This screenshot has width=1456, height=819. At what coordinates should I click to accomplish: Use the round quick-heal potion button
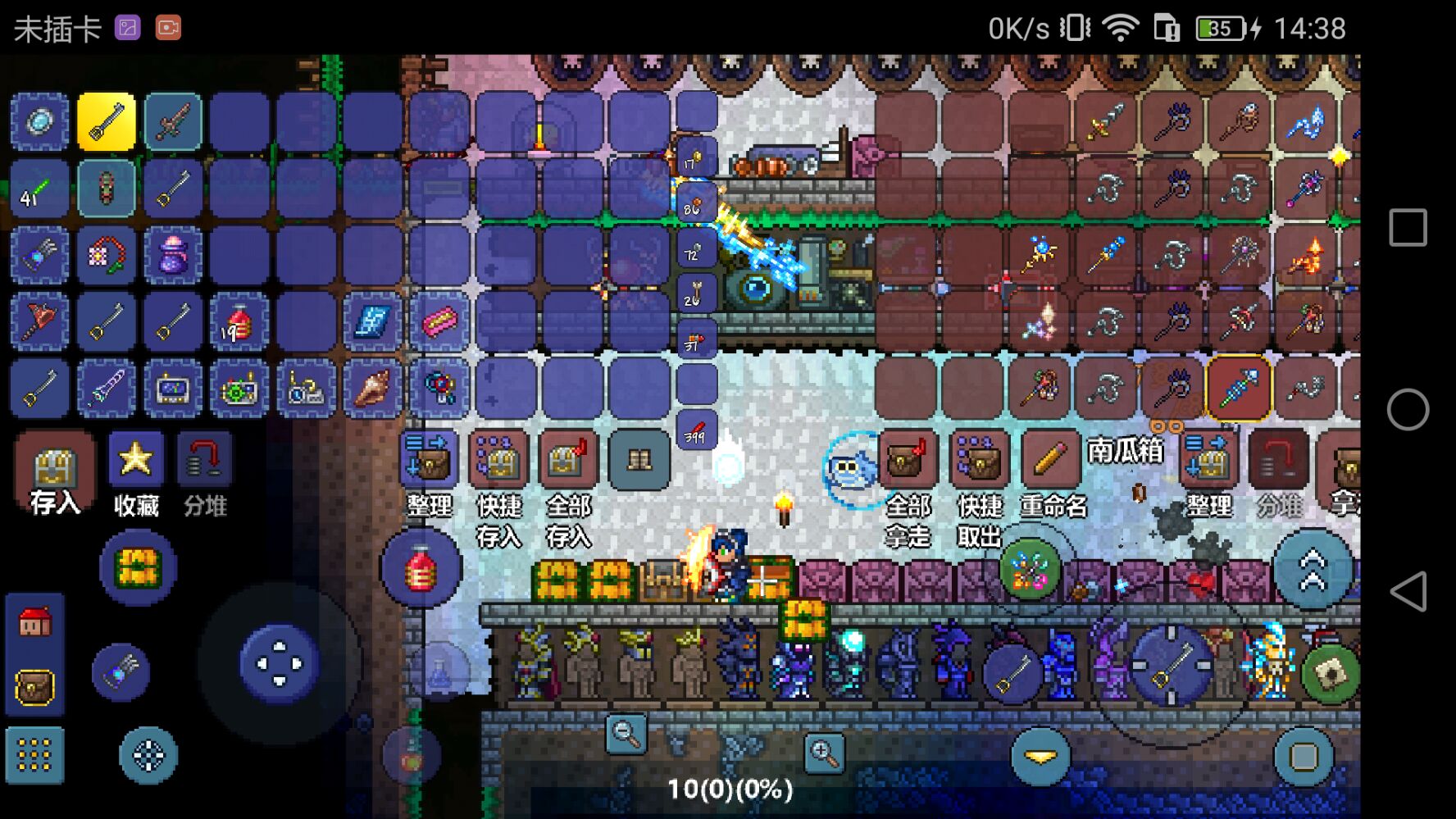[x=421, y=567]
